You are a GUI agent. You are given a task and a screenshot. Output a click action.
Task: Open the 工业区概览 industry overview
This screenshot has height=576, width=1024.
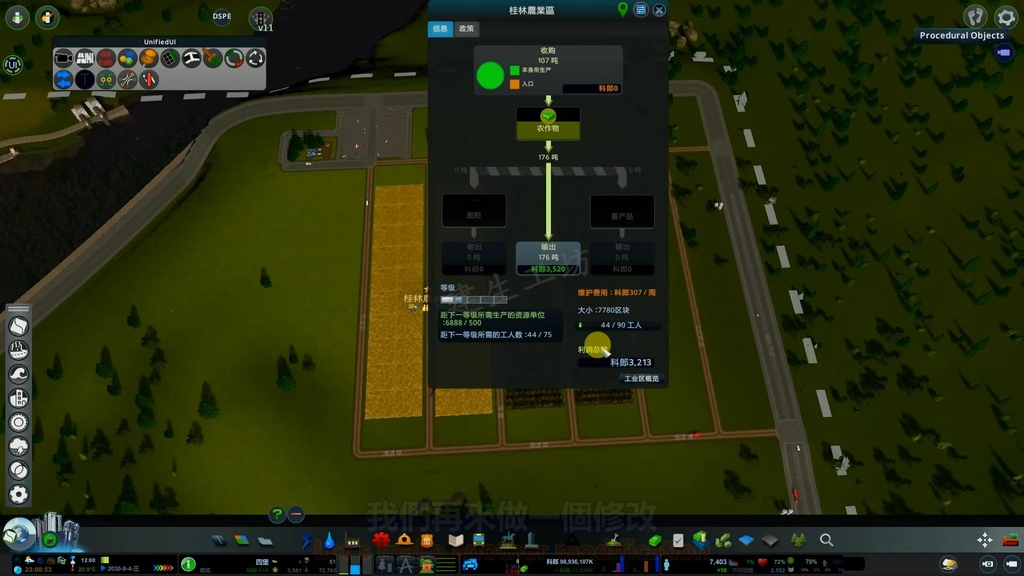[x=641, y=379]
